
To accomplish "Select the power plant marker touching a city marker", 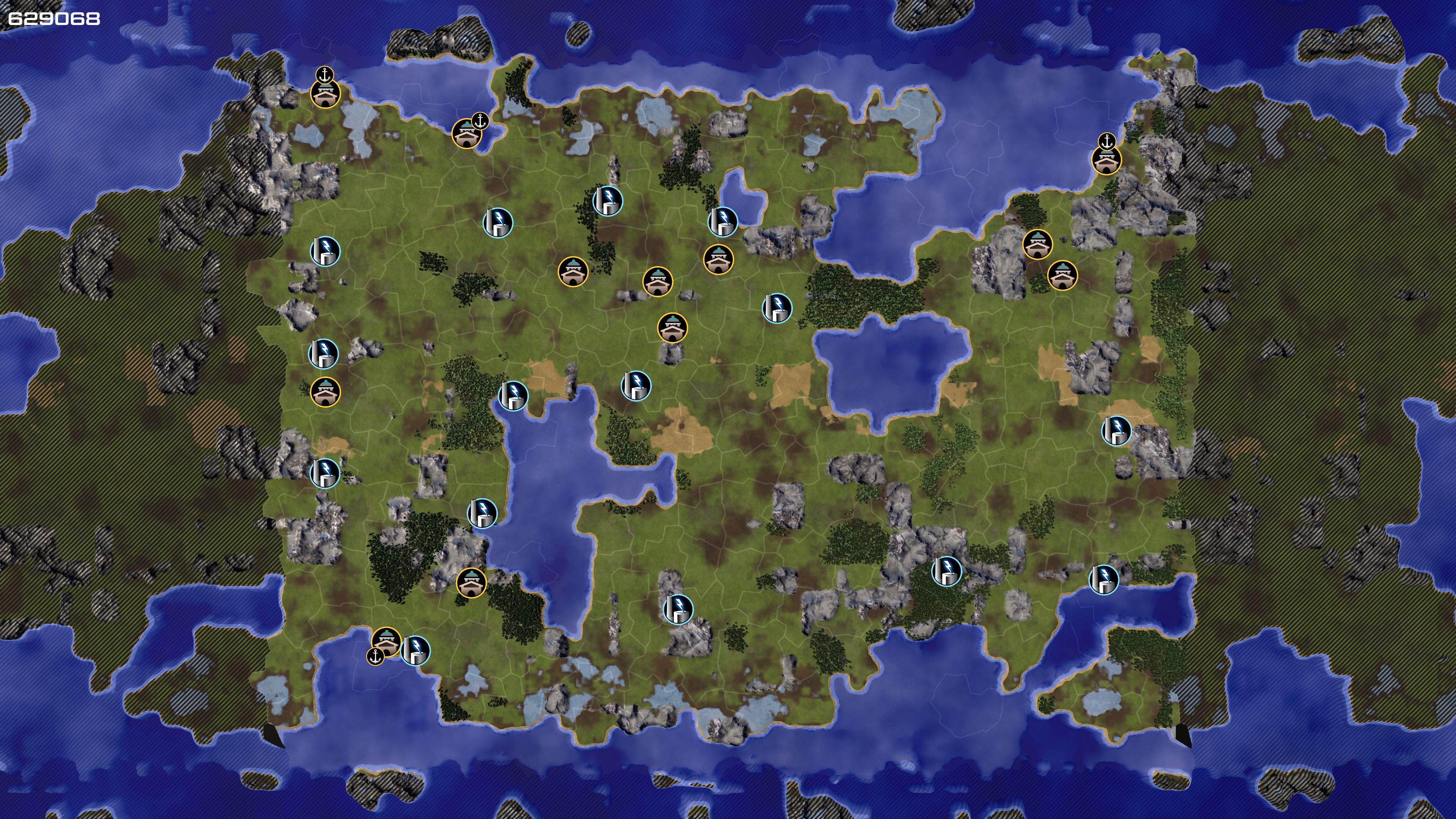I will click(x=416, y=651).
